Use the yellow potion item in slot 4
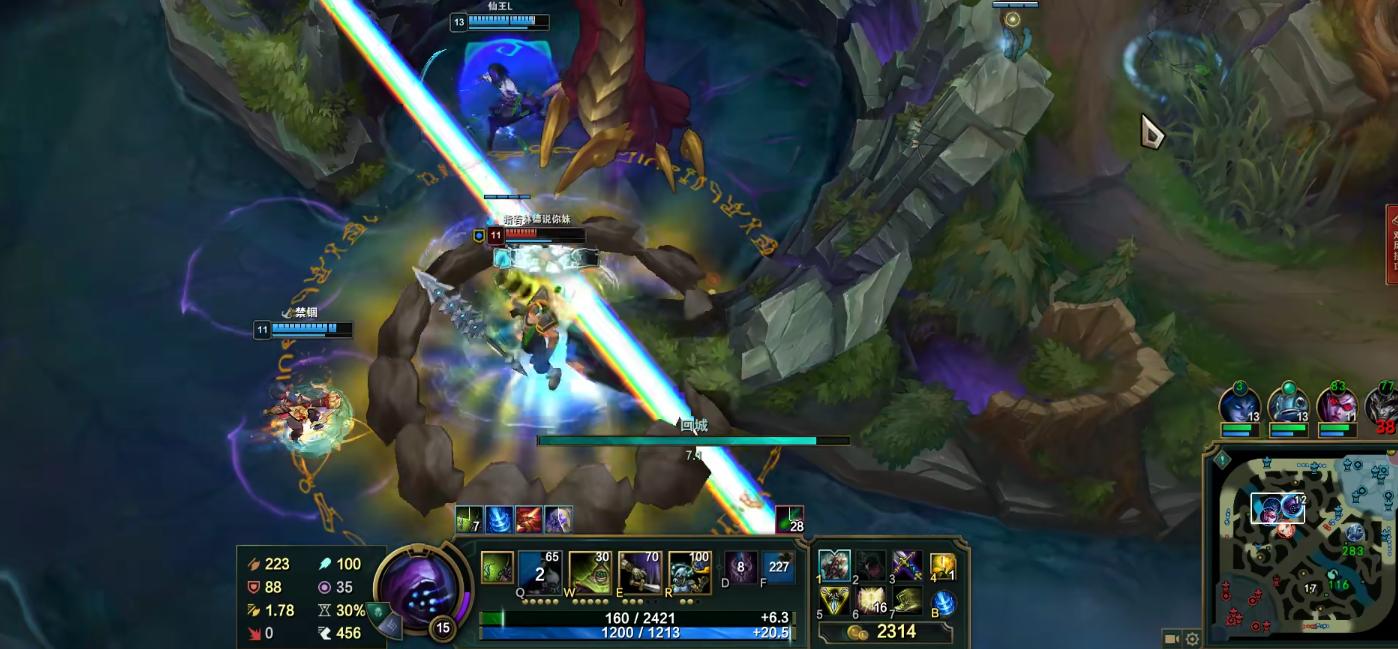 tap(943, 566)
